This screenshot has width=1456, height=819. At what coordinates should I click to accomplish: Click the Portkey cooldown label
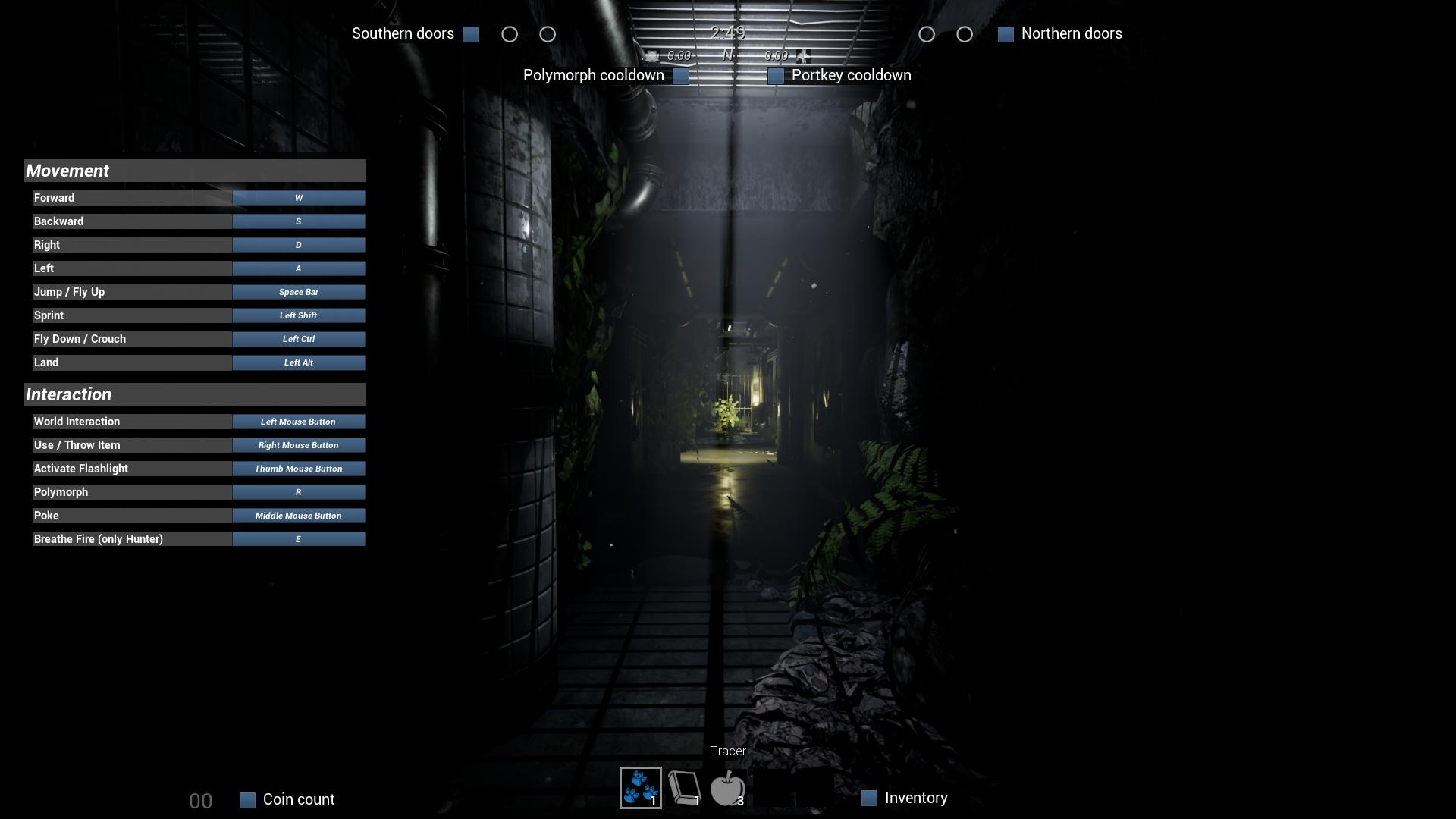851,75
